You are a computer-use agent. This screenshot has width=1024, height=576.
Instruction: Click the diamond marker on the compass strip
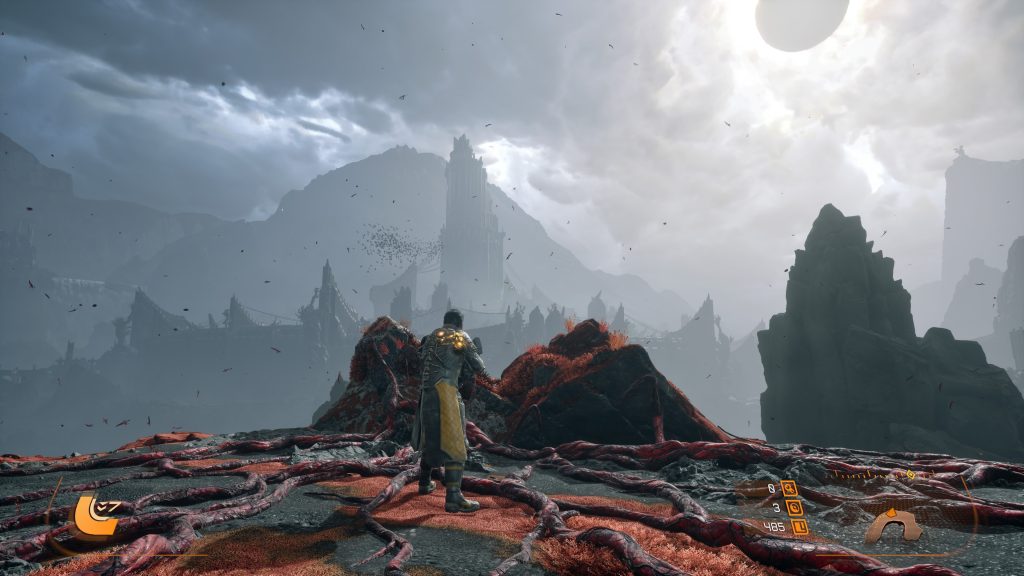coord(910,474)
